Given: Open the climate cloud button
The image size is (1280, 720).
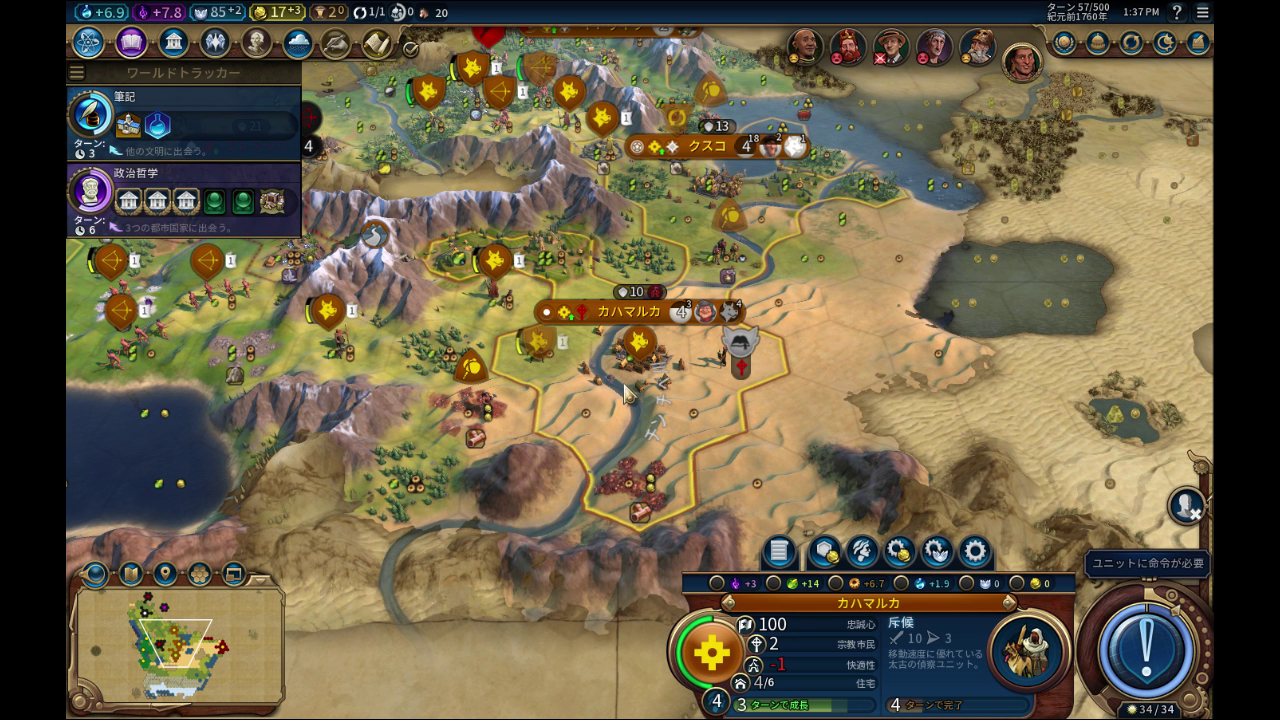Looking at the screenshot, I should click(297, 43).
